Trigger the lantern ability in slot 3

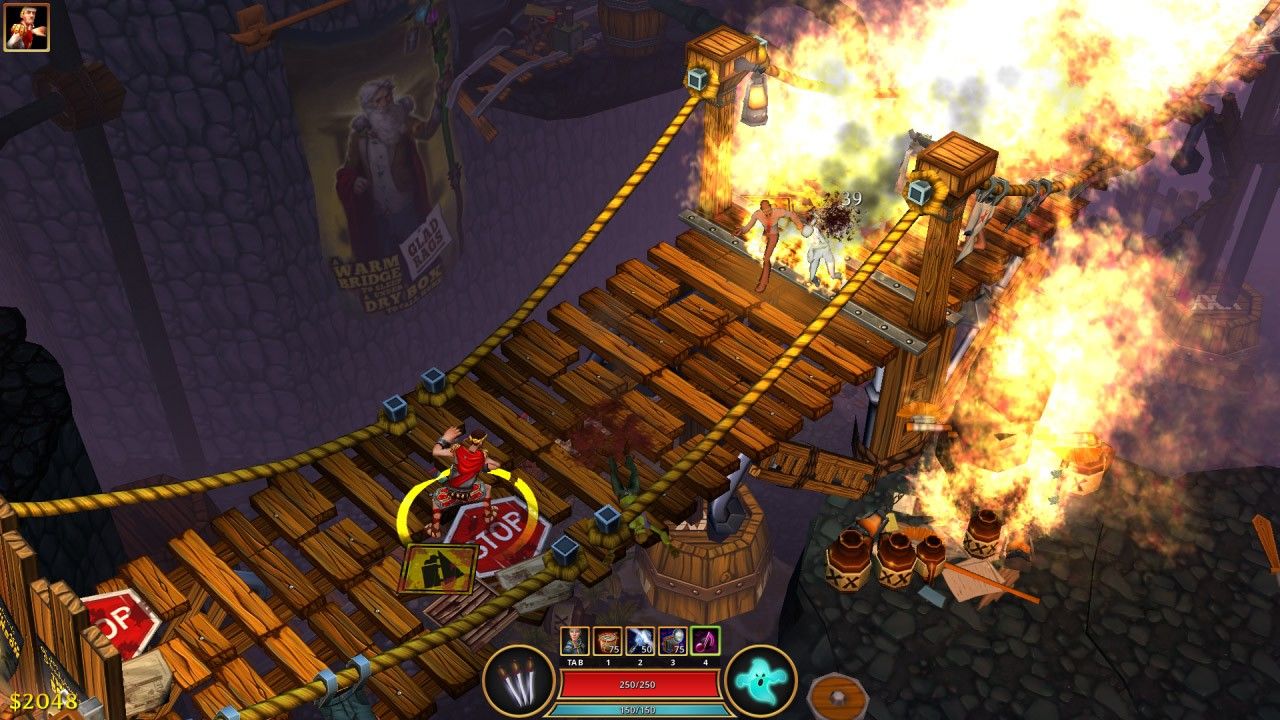coord(673,641)
